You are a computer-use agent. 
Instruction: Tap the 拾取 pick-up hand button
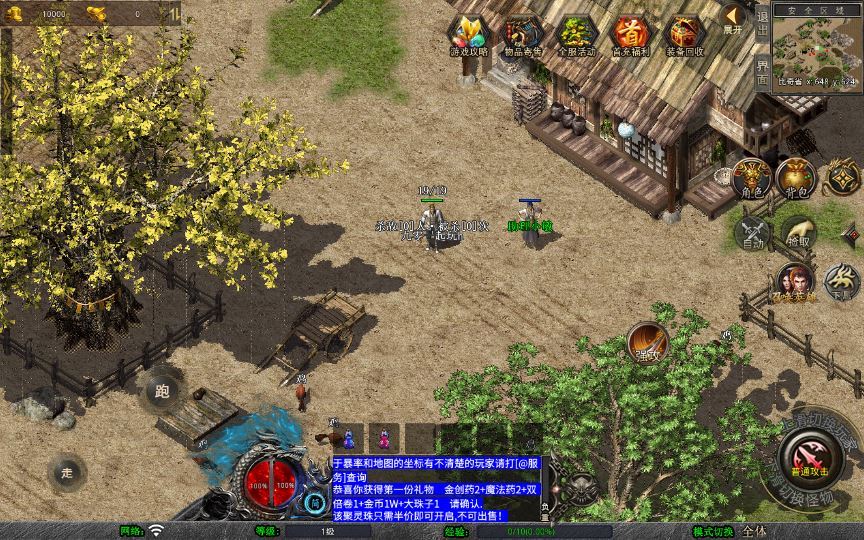click(x=798, y=233)
